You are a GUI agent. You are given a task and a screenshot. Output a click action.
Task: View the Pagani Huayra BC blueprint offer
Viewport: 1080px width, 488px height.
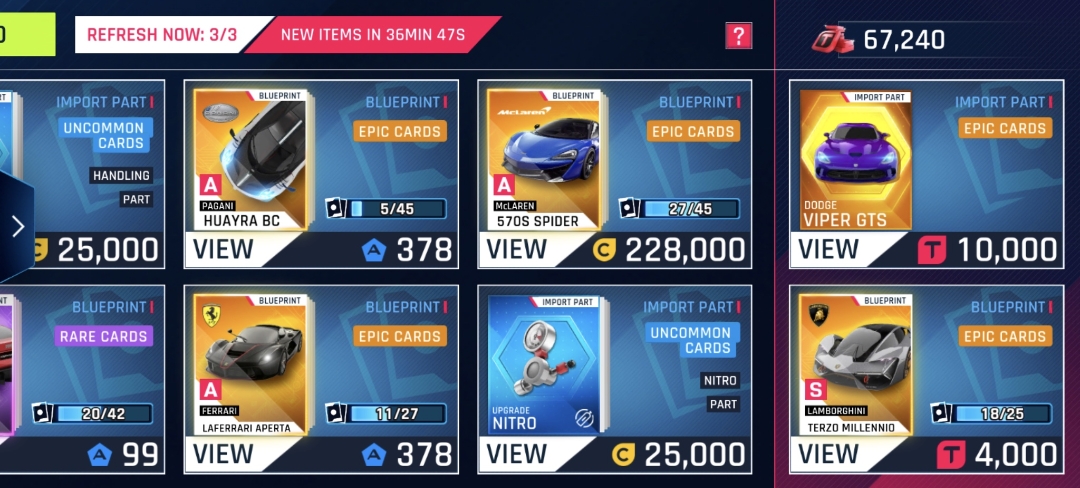[223, 249]
